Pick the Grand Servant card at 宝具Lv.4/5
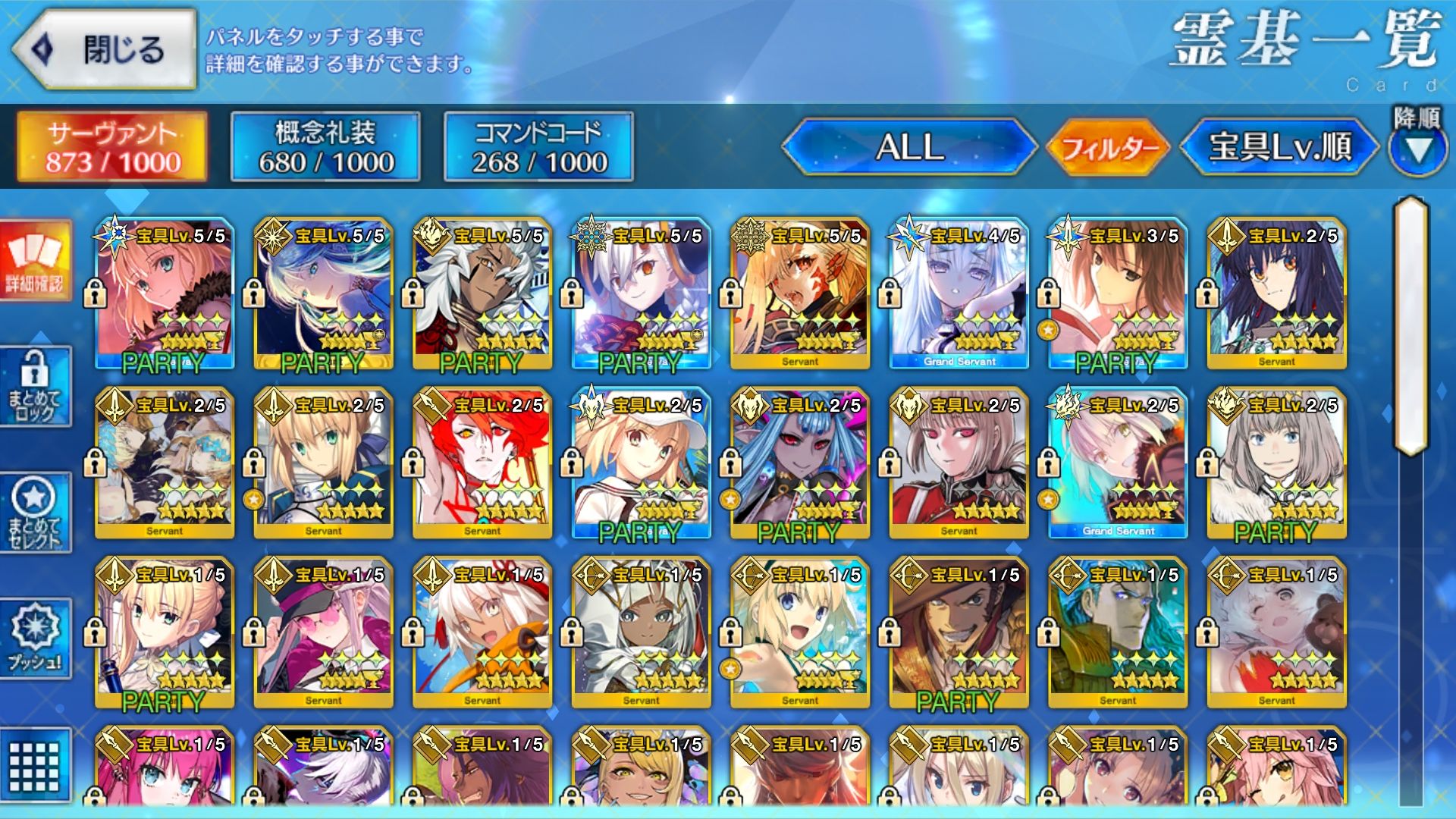 (x=959, y=294)
